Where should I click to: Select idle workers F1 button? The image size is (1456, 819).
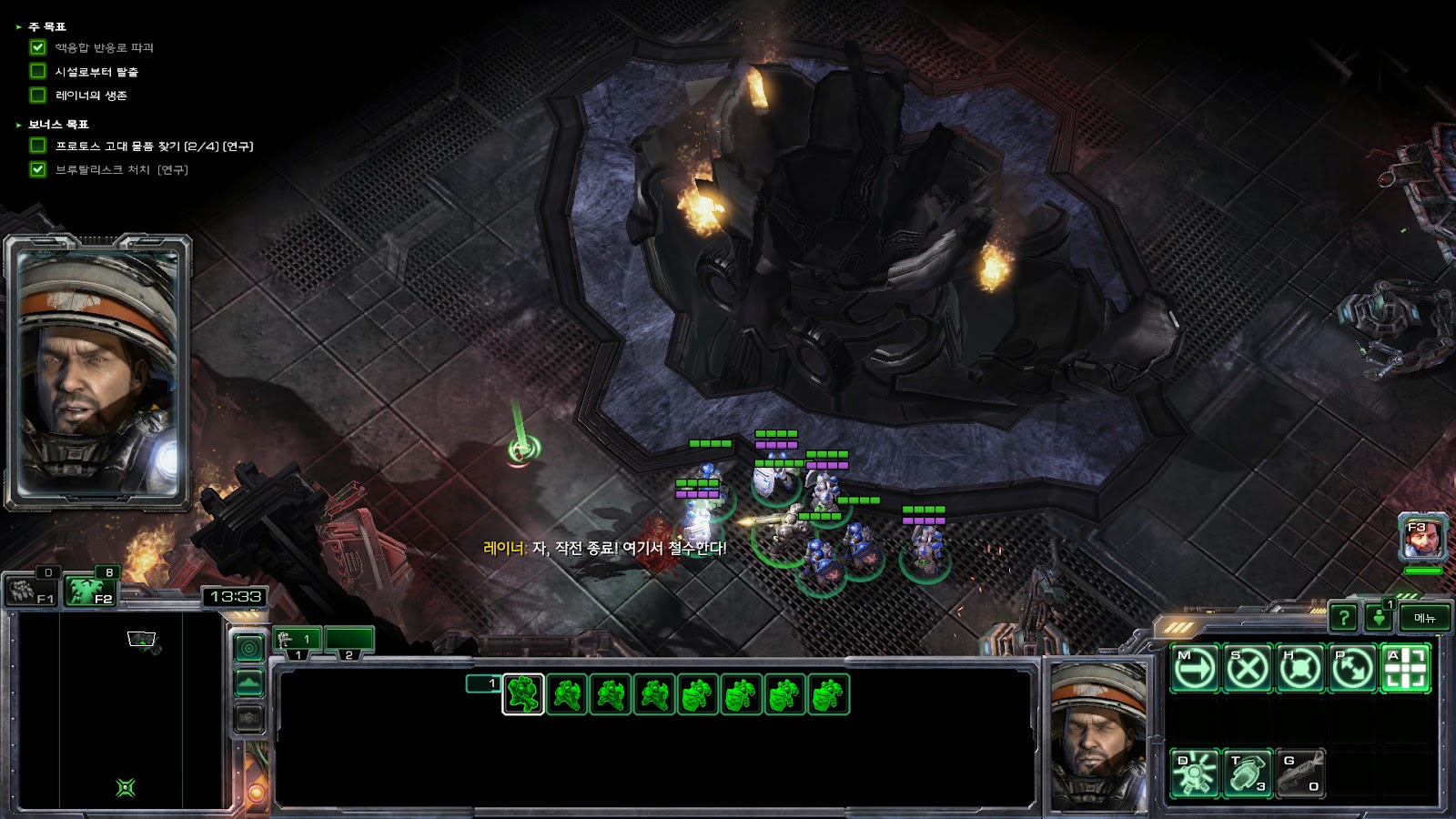click(x=33, y=591)
